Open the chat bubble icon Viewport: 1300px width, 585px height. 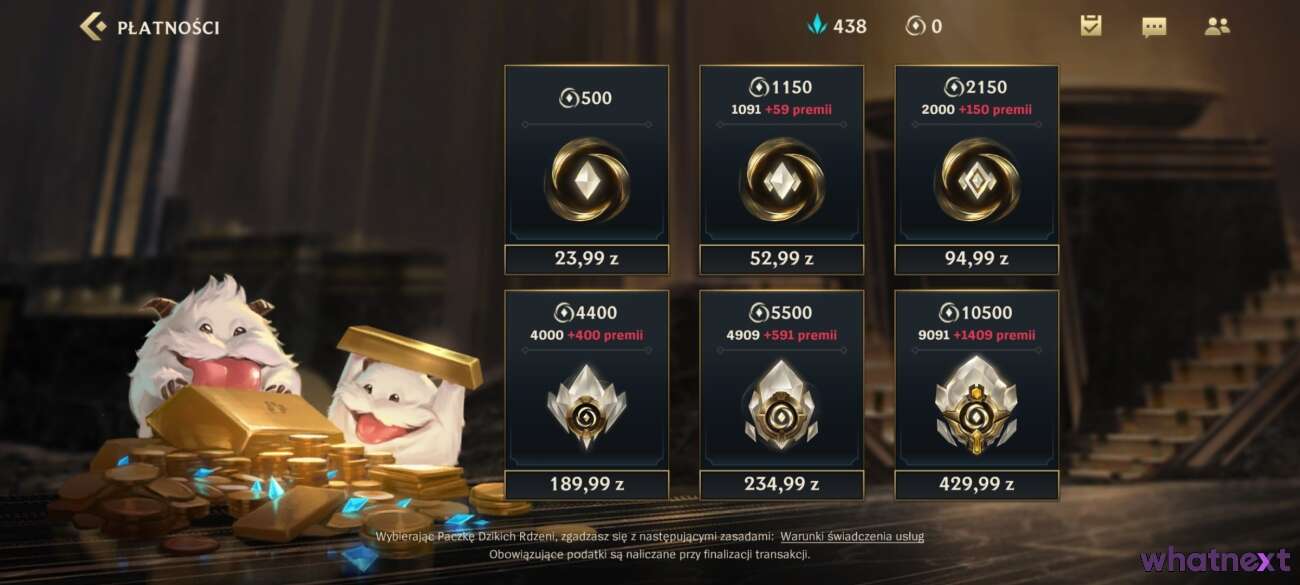click(1154, 27)
